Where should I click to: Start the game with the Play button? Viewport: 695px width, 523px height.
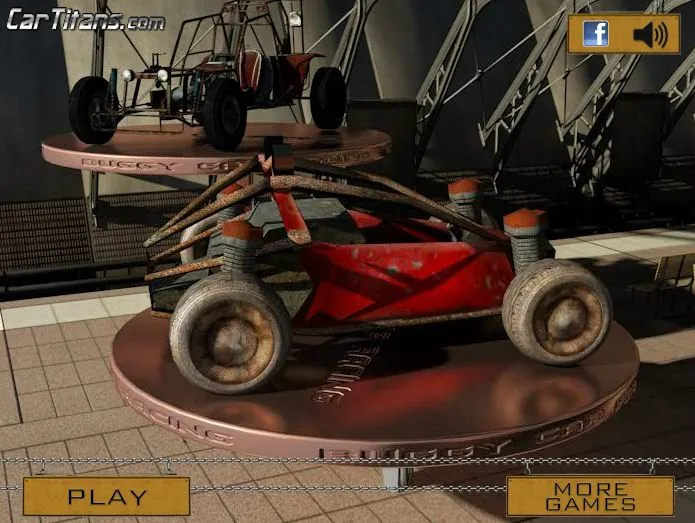(107, 496)
